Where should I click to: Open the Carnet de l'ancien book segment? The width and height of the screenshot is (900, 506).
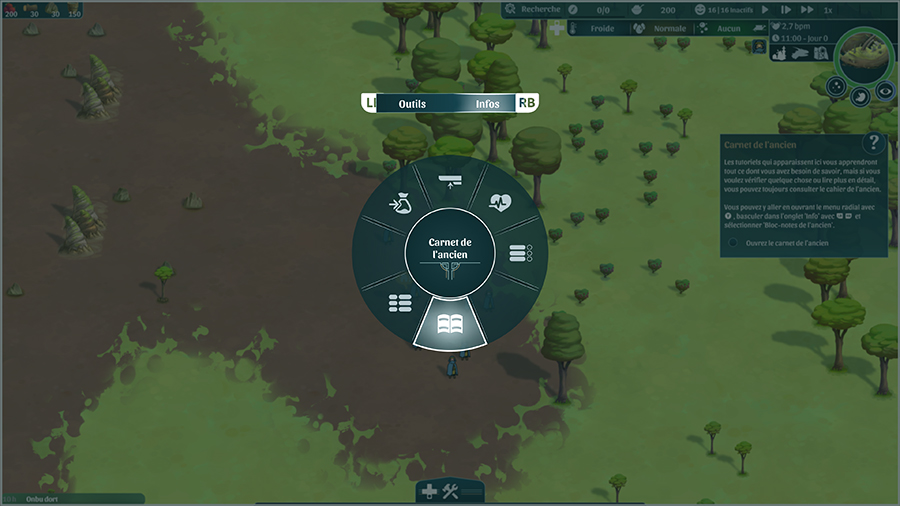pos(450,324)
